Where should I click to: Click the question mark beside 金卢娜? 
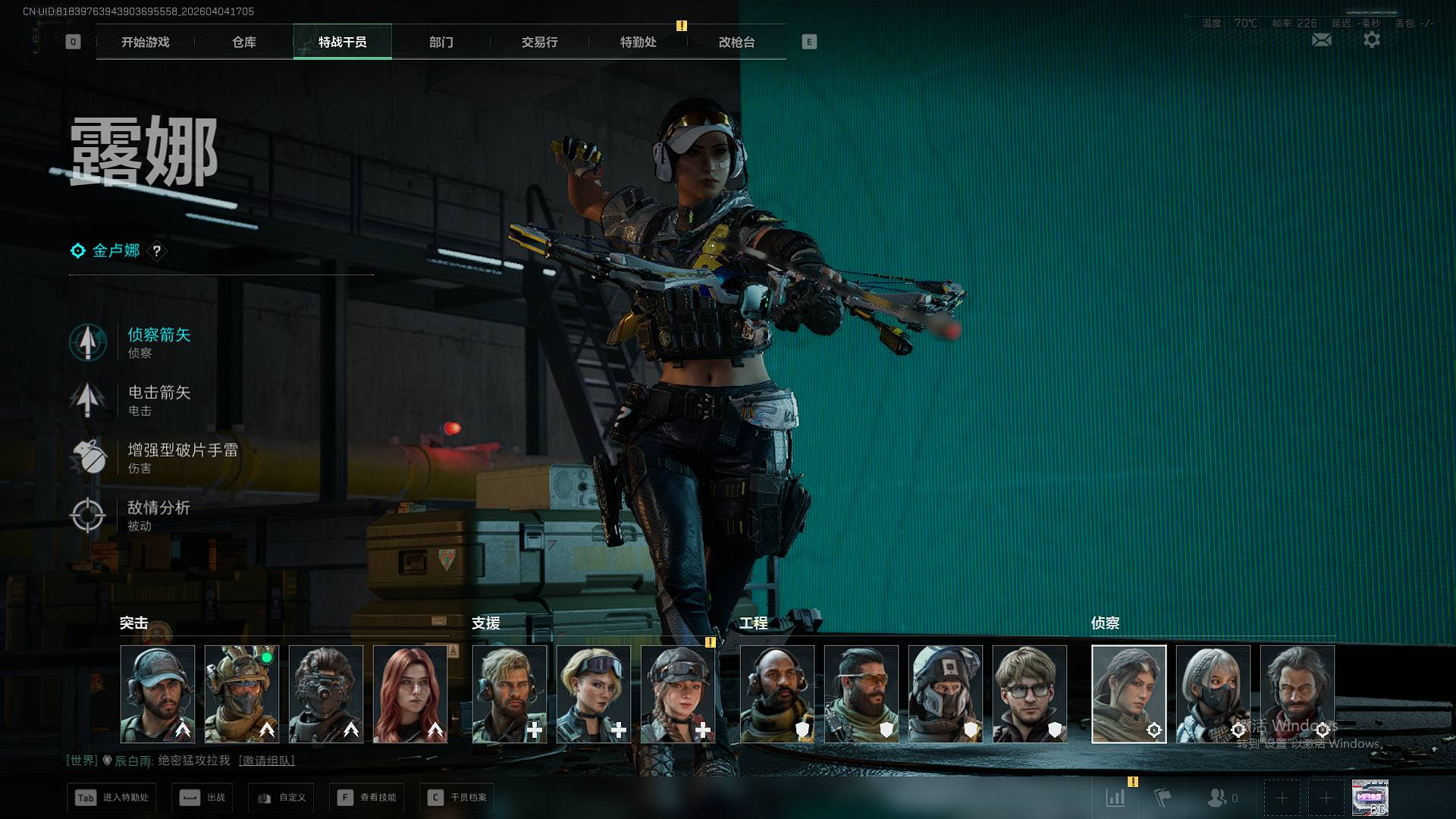pyautogui.click(x=157, y=251)
